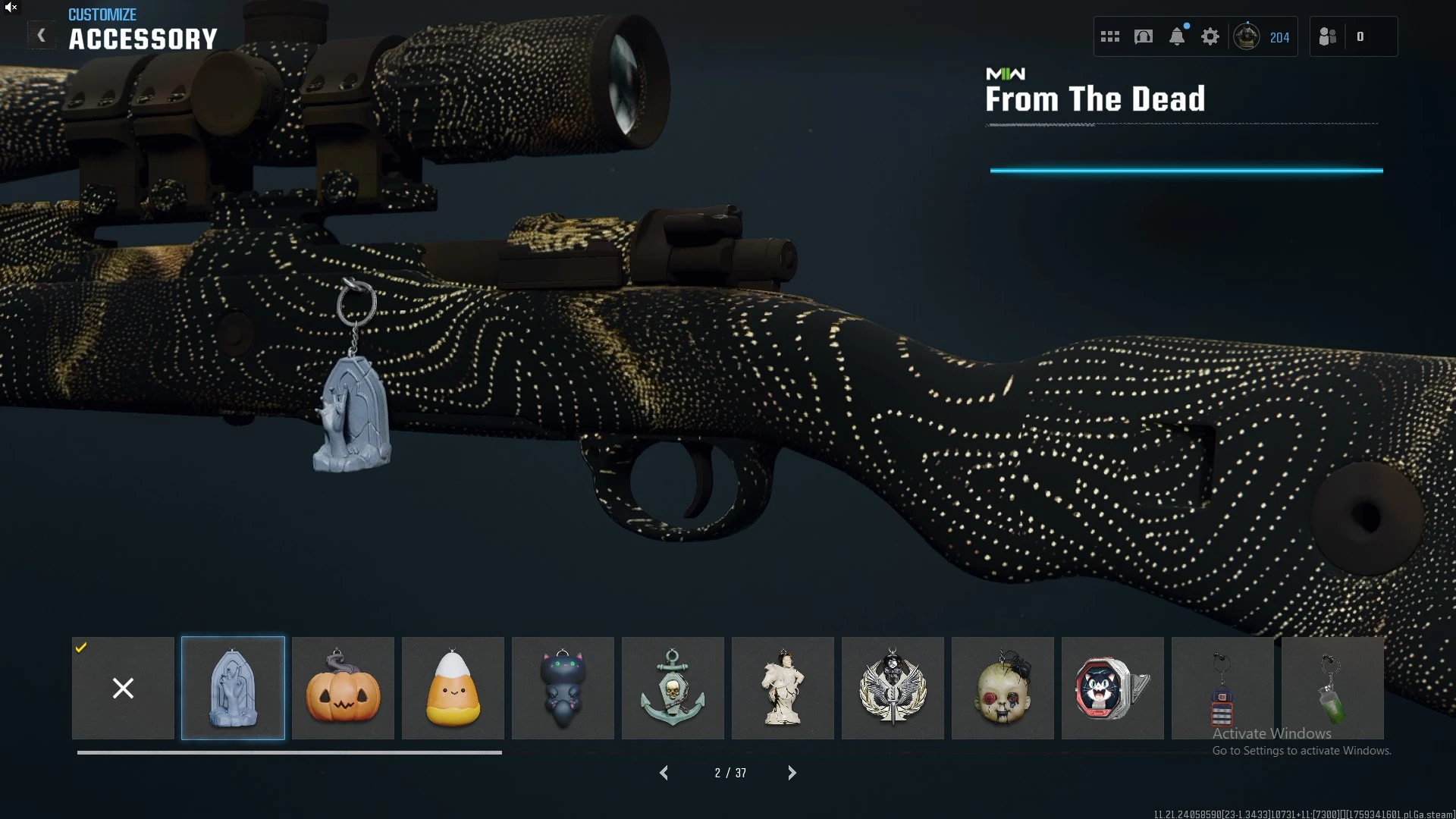Equip the jack-o'-lantern pumpkin charm

343,688
